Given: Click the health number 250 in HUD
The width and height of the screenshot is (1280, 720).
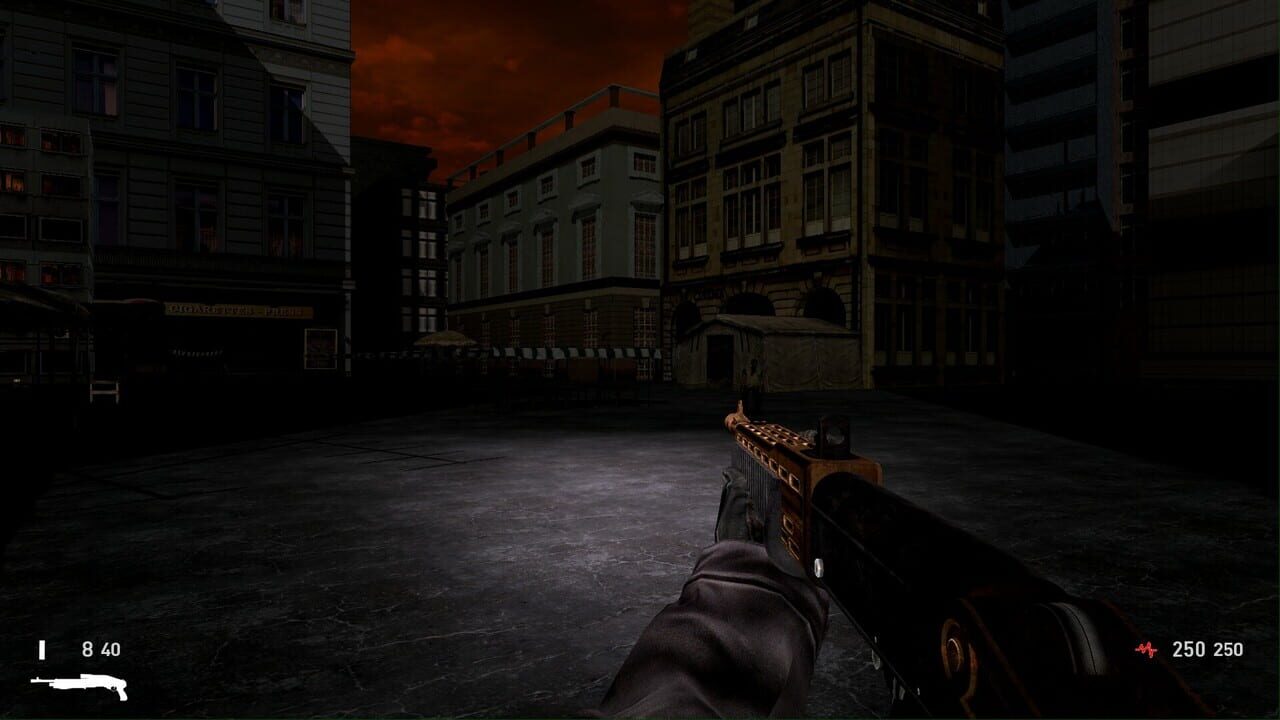Looking at the screenshot, I should tap(1188, 649).
